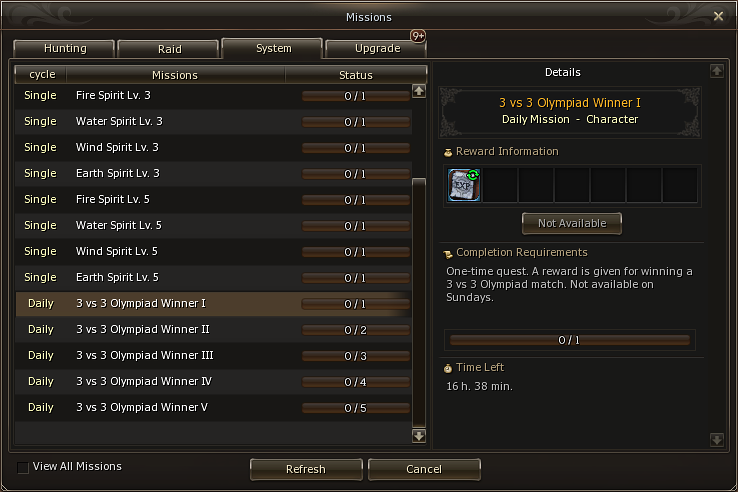The height and width of the screenshot is (492, 738).
Task: Sort list by cycle column header
Action: point(42,75)
